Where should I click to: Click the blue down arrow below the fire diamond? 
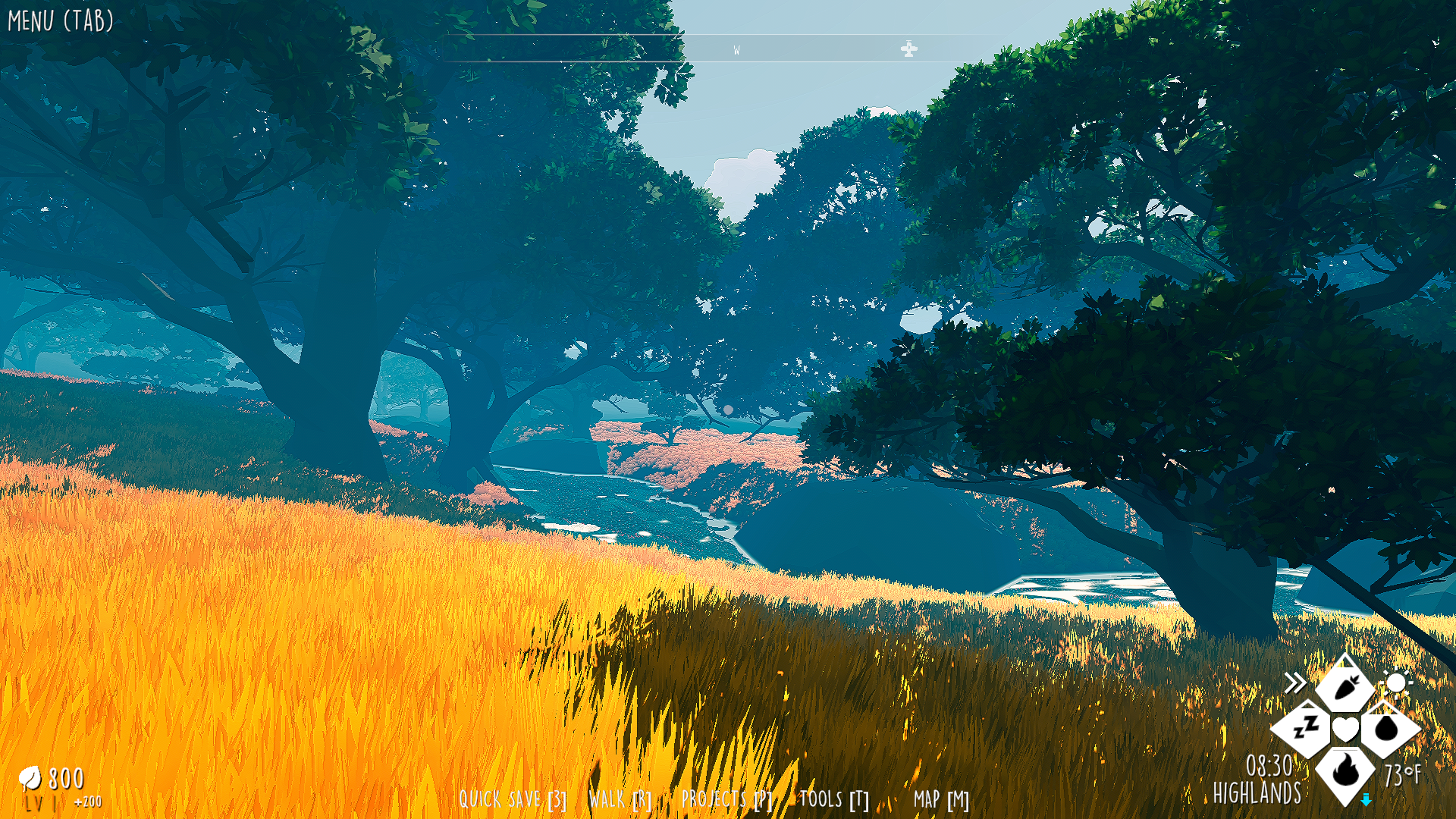1366,798
